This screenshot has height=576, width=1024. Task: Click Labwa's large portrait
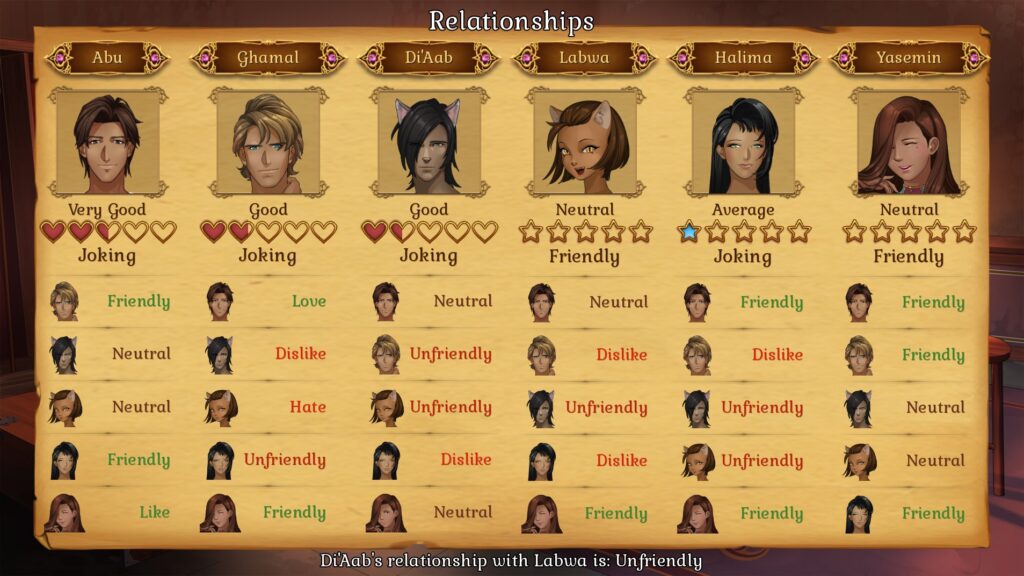[x=585, y=143]
